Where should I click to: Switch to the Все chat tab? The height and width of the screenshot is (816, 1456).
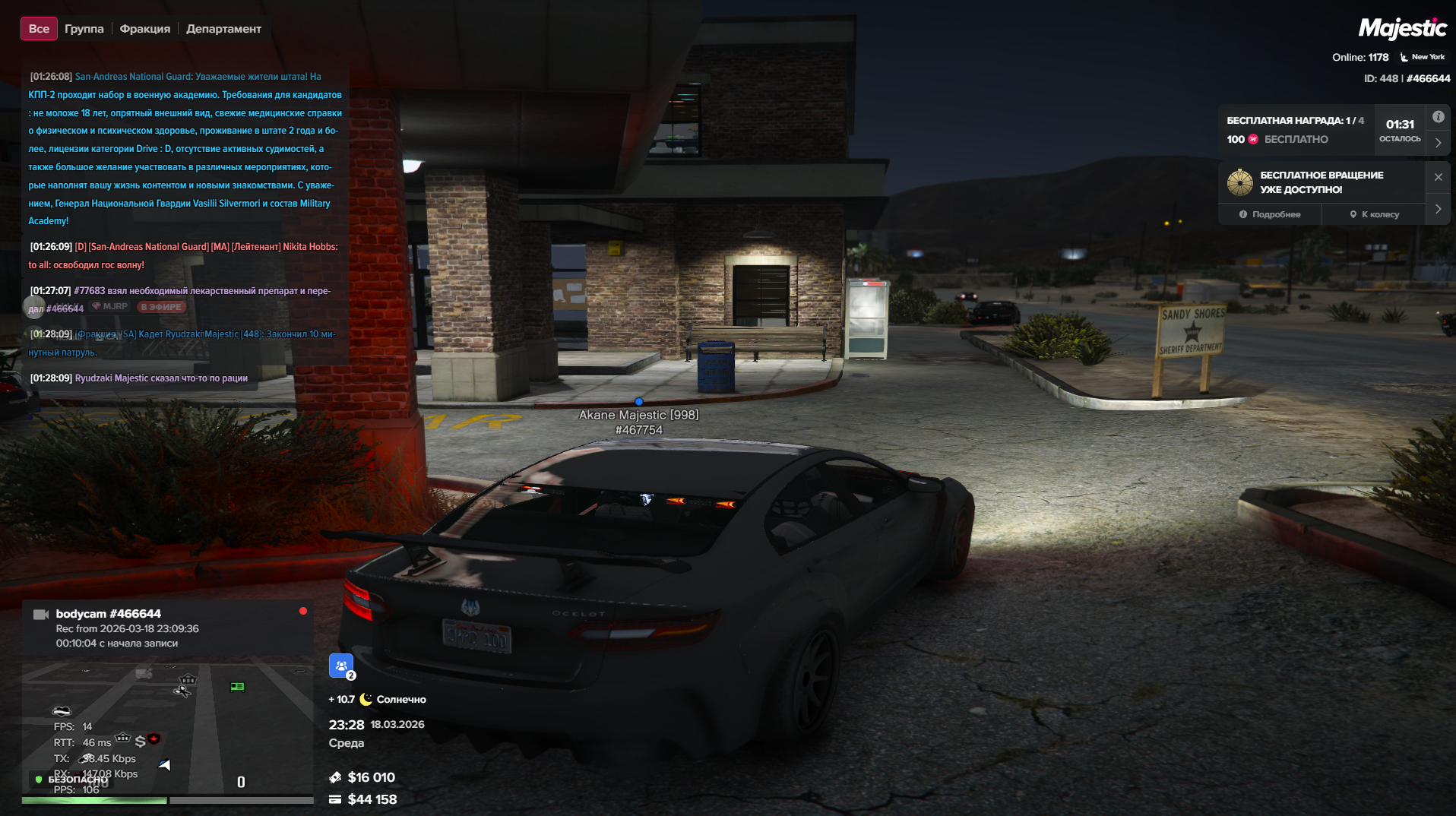tap(39, 29)
